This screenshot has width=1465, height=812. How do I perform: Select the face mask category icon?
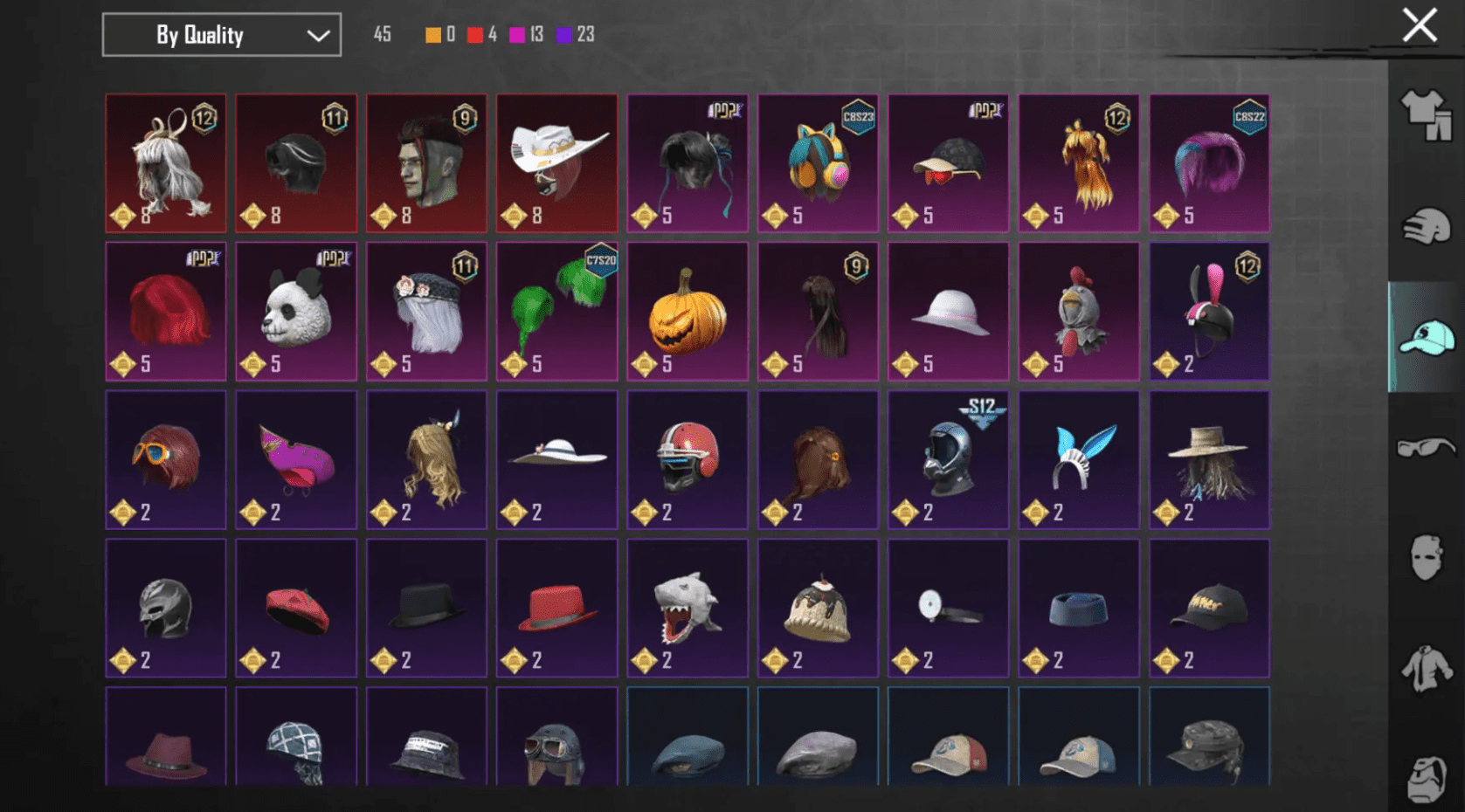pyautogui.click(x=1425, y=557)
